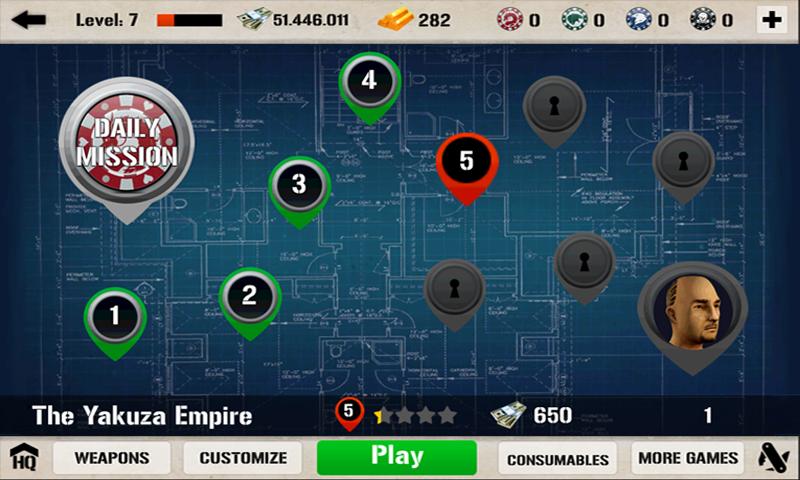The height and width of the screenshot is (480, 800).
Task: Open the Weapons menu
Action: 113,458
